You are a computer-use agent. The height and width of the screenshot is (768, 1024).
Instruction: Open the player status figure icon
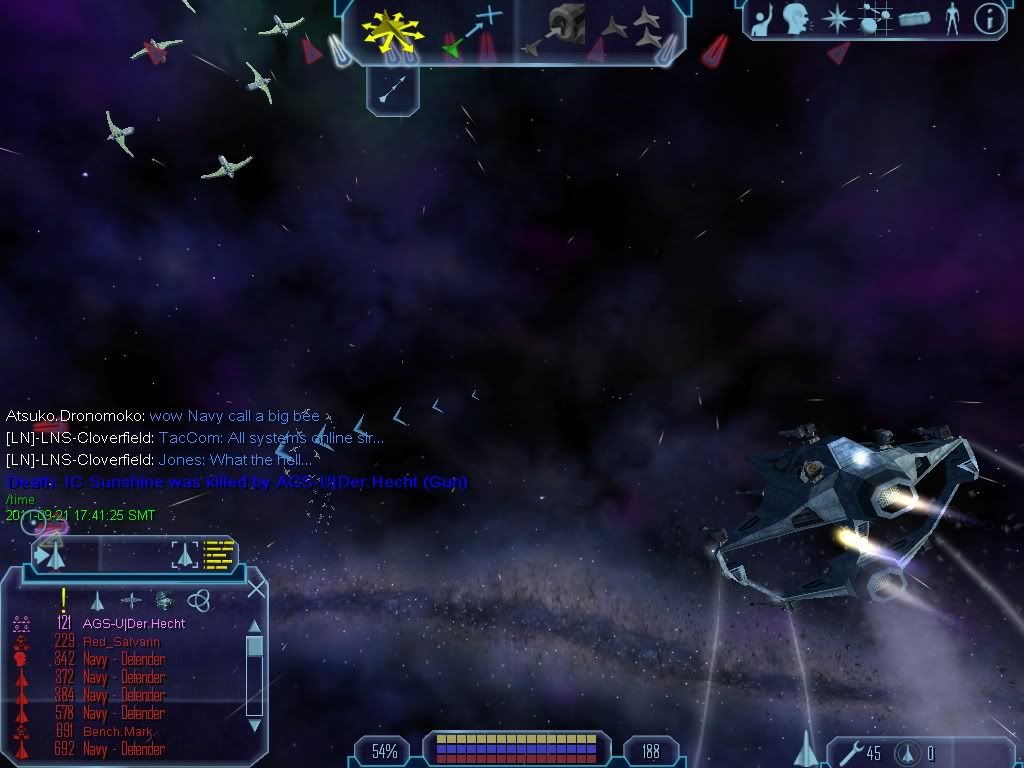pyautogui.click(x=952, y=18)
